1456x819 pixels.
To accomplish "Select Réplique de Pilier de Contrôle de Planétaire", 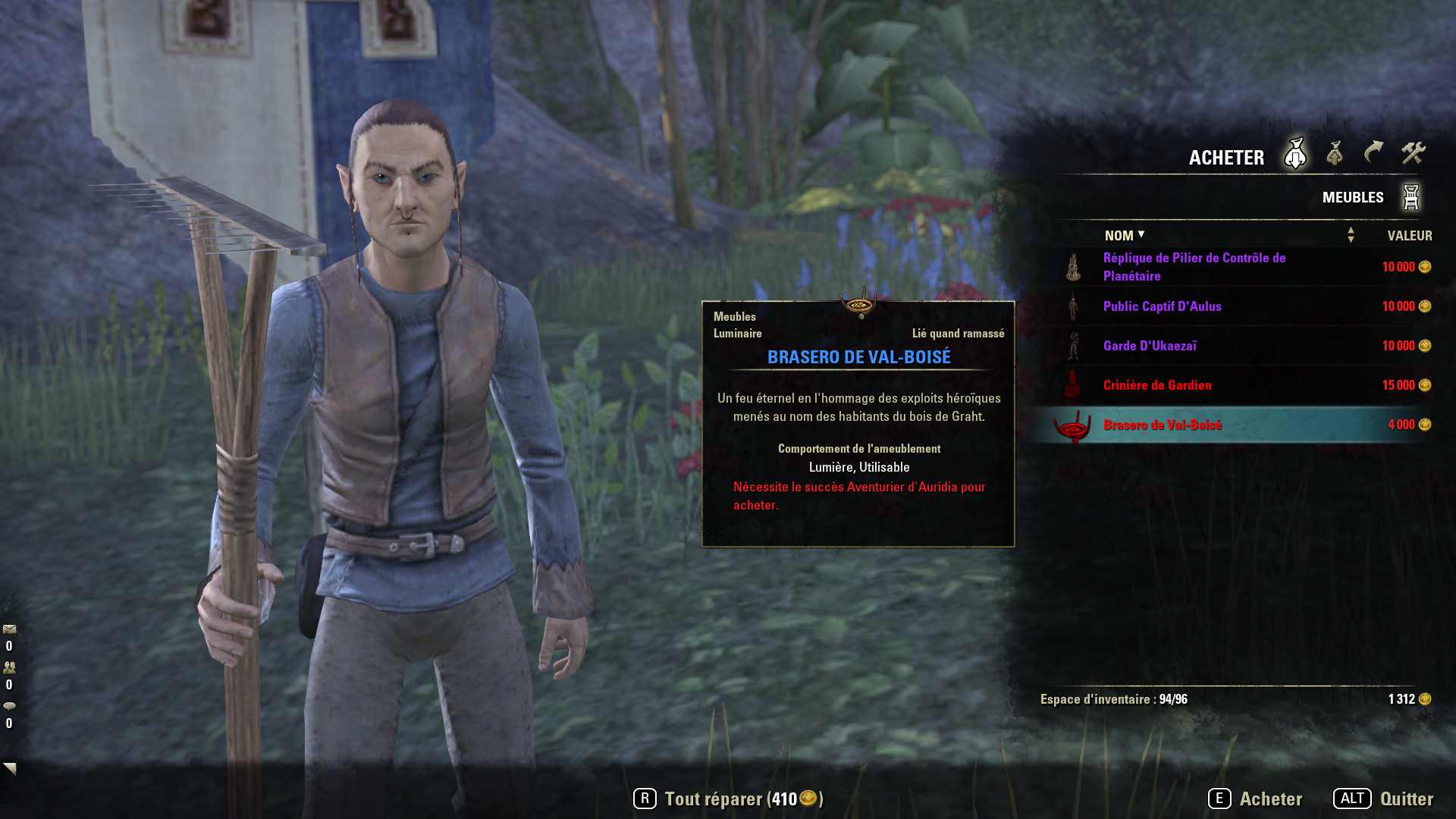I will click(1194, 267).
